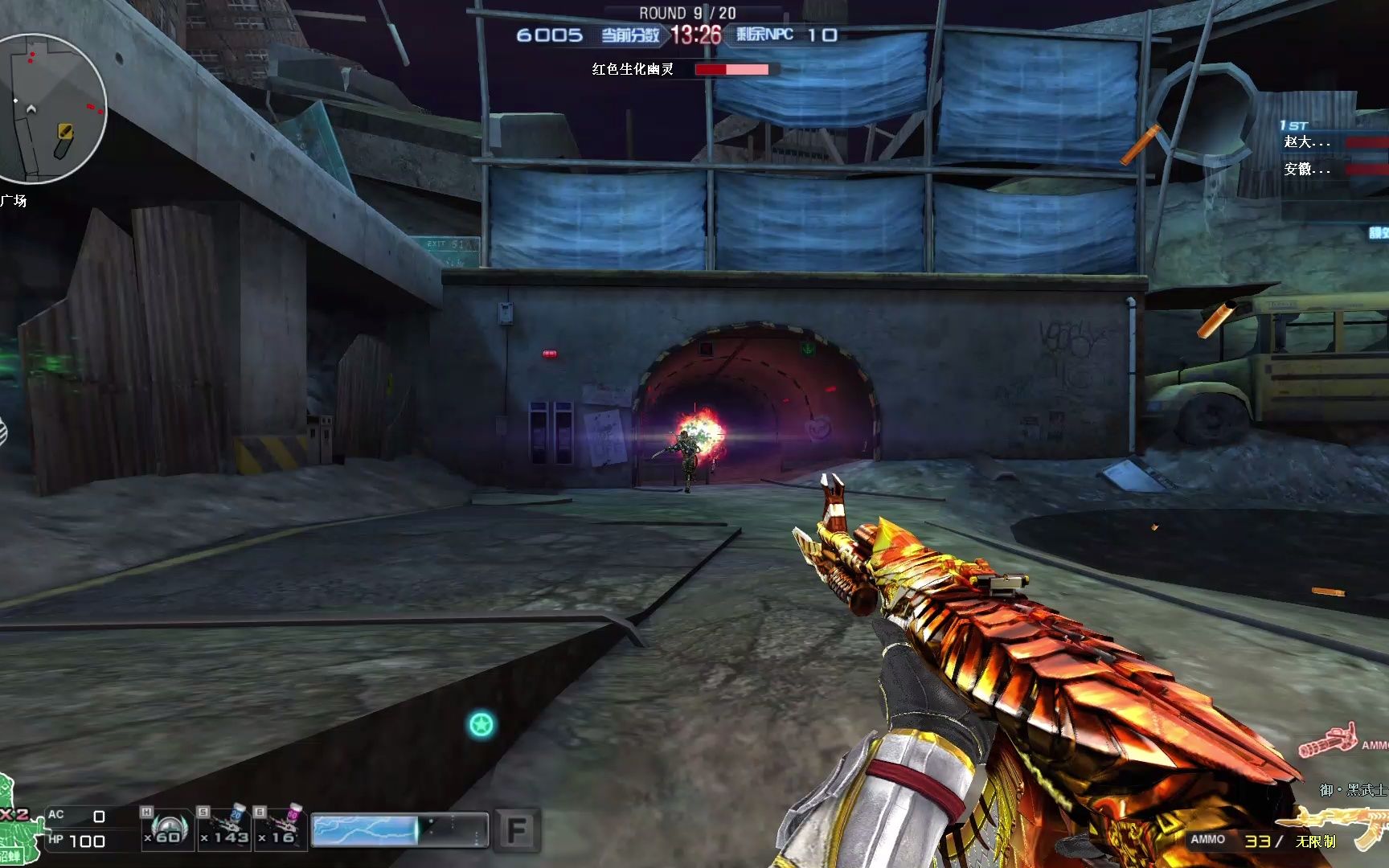Click the circular minimap radar
This screenshot has height=868, width=1389.
point(50,108)
